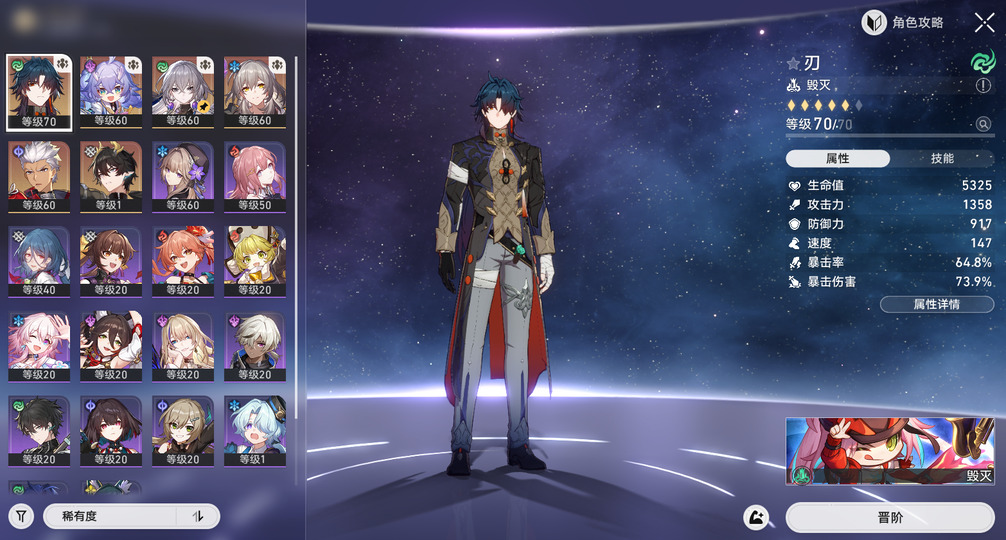
Task: Choose the level 50 pink-haired character
Action: [x=255, y=177]
